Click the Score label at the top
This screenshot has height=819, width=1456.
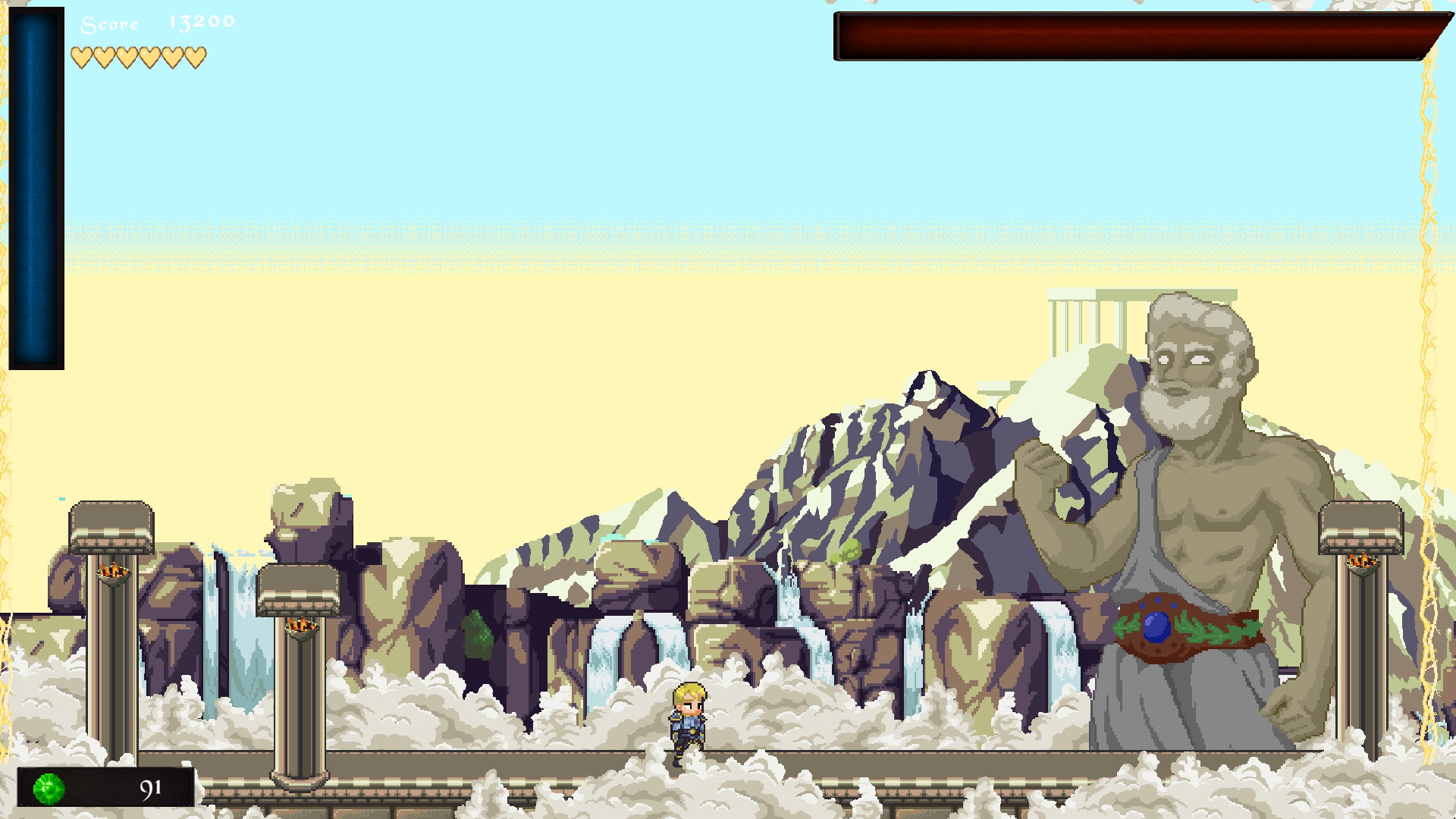[x=108, y=24]
